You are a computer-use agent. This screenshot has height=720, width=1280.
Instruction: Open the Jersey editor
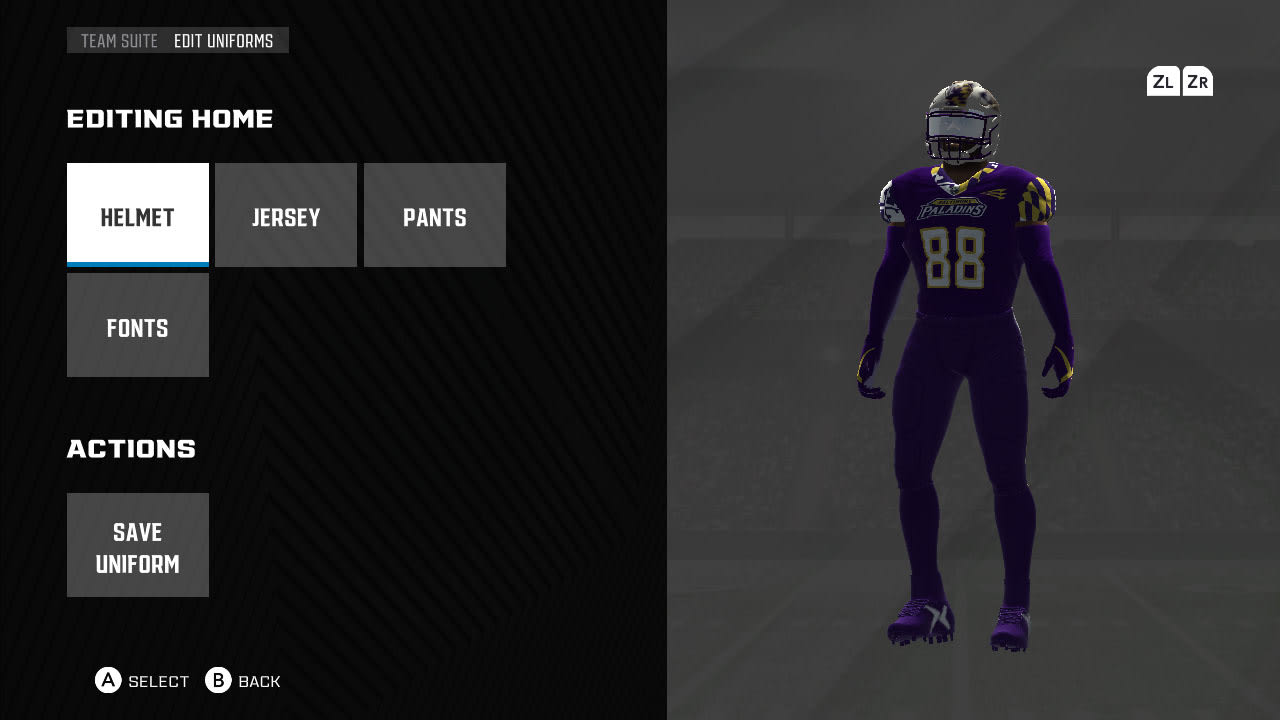click(x=286, y=215)
